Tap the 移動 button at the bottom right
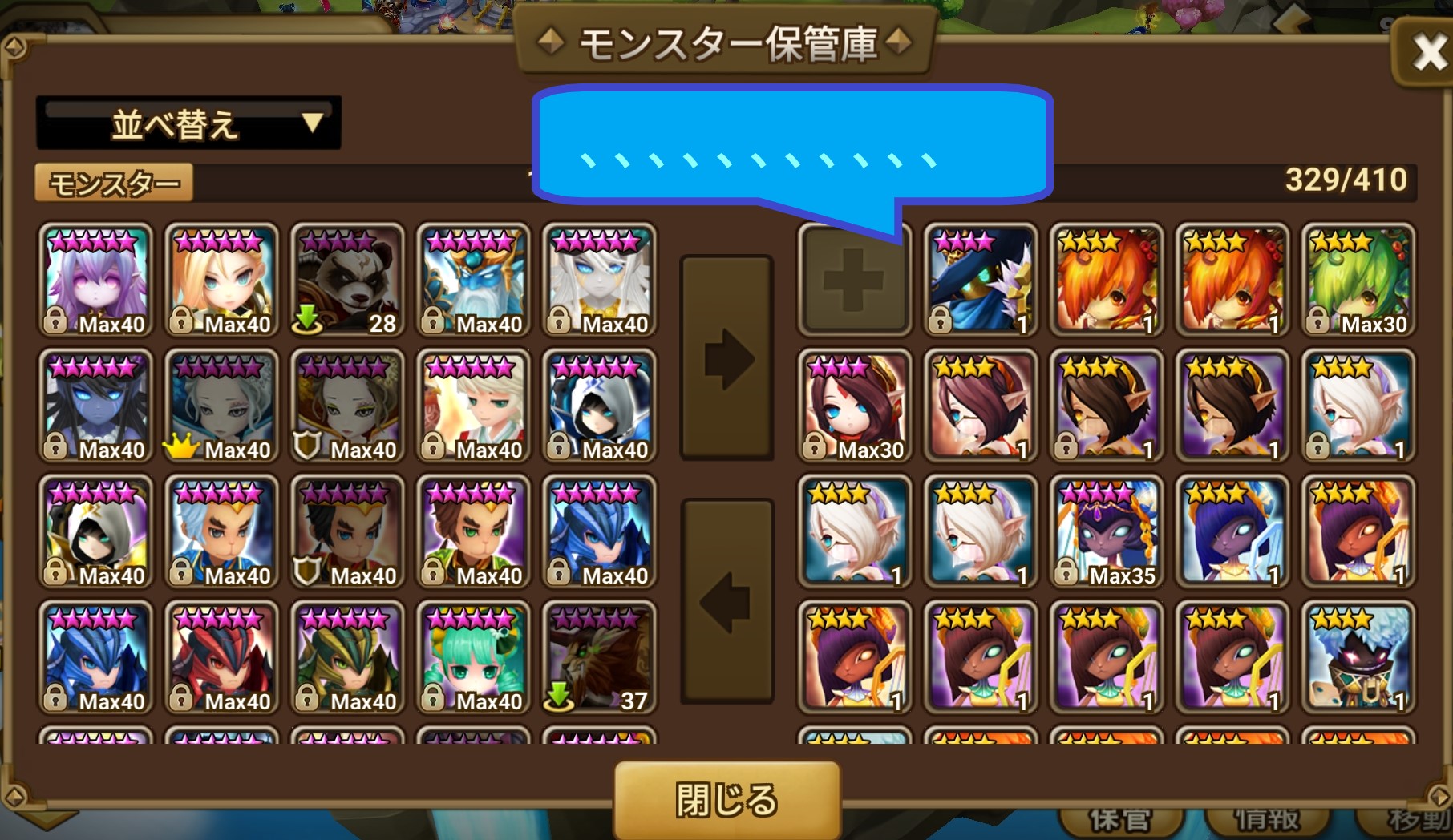The image size is (1453, 840). tap(1415, 819)
